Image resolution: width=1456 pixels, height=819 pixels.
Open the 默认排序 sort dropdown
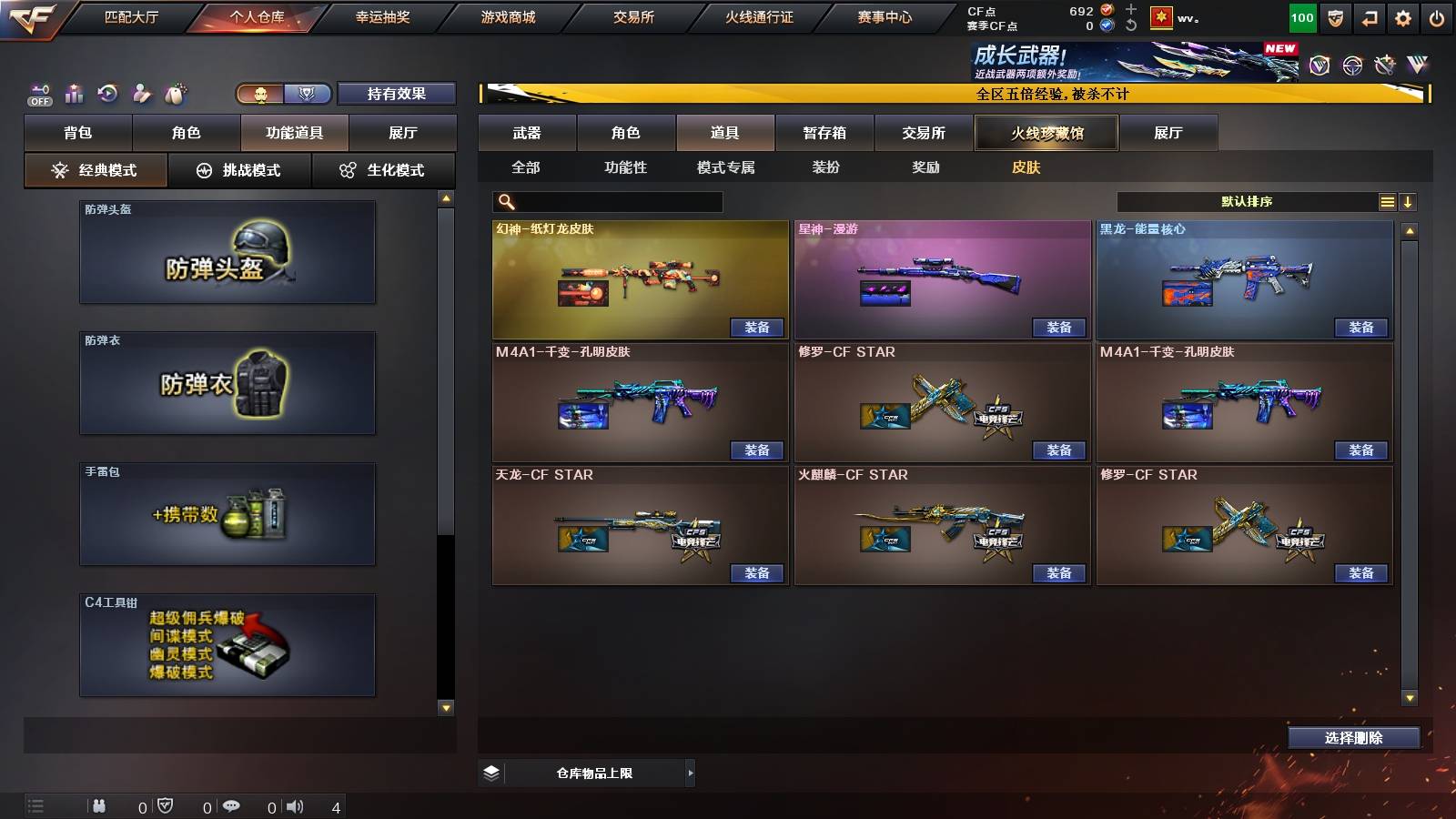coord(1247,201)
